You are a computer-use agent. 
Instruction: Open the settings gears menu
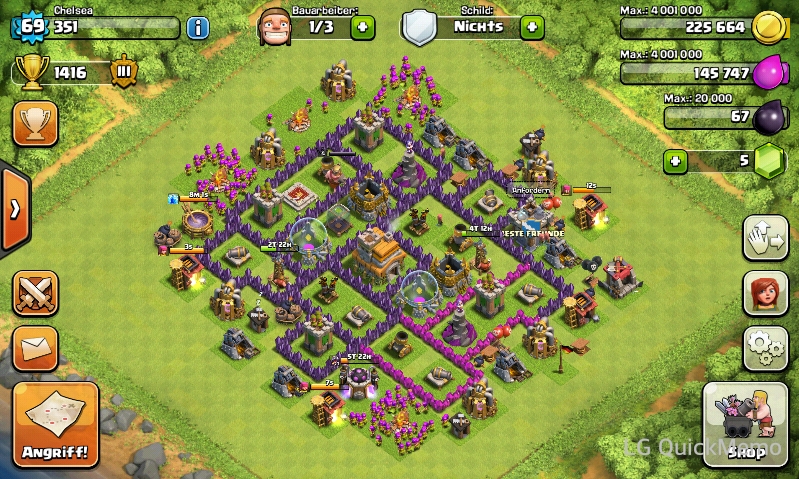click(x=765, y=346)
